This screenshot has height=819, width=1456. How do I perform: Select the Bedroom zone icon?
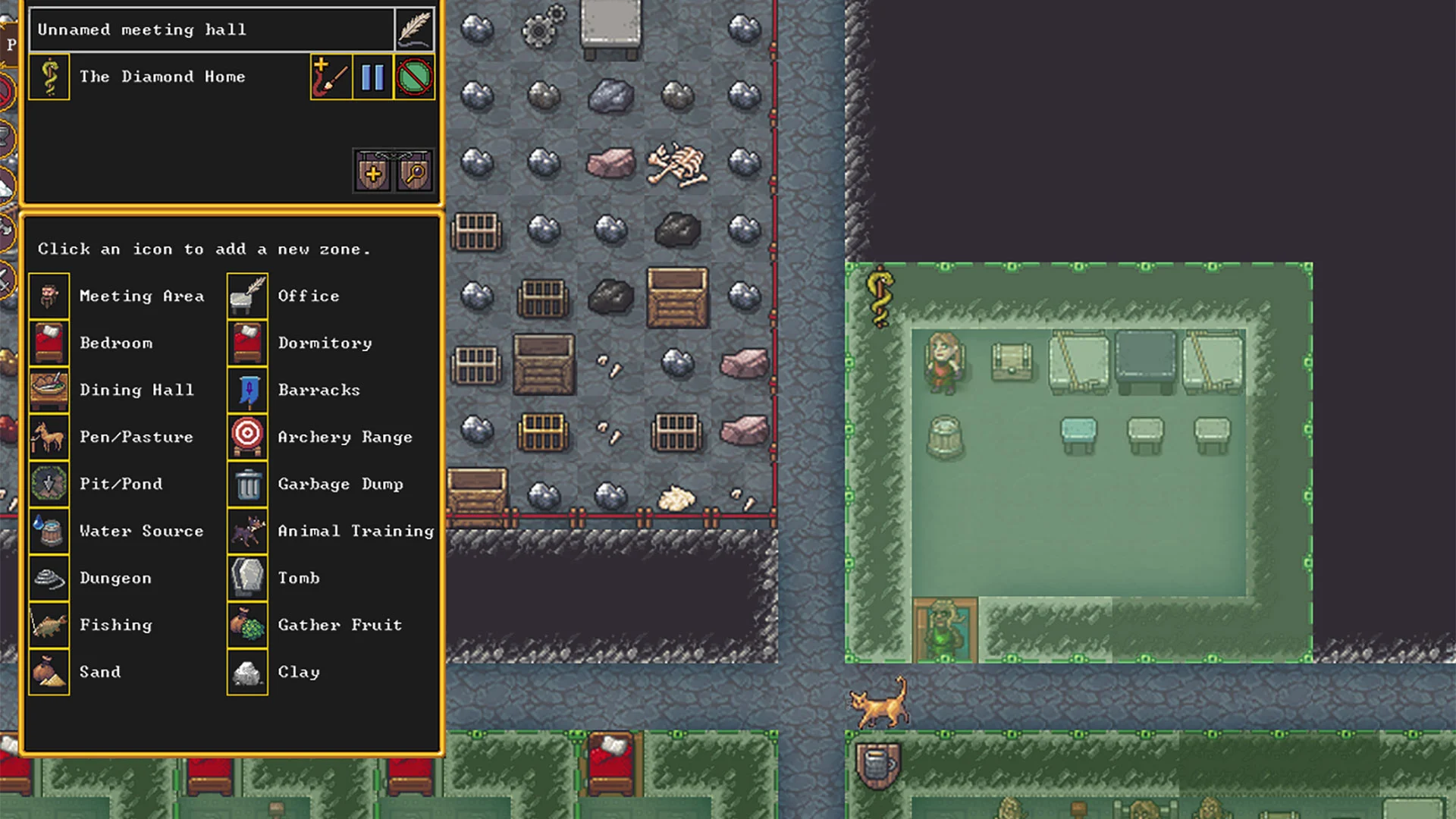tap(49, 343)
